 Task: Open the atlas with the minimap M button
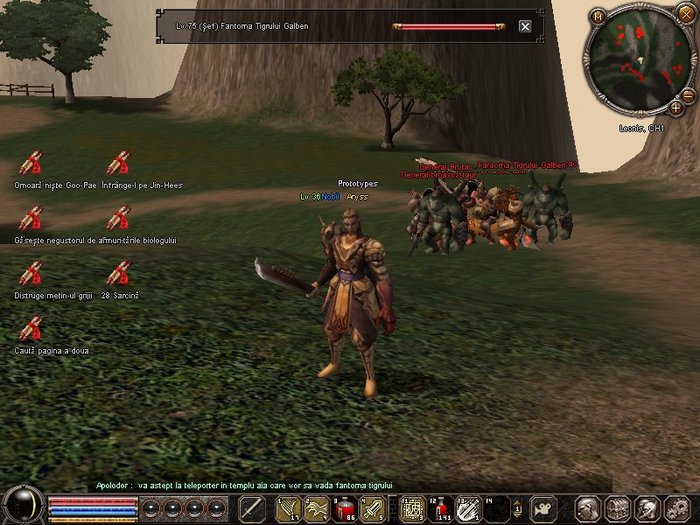[x=597, y=16]
